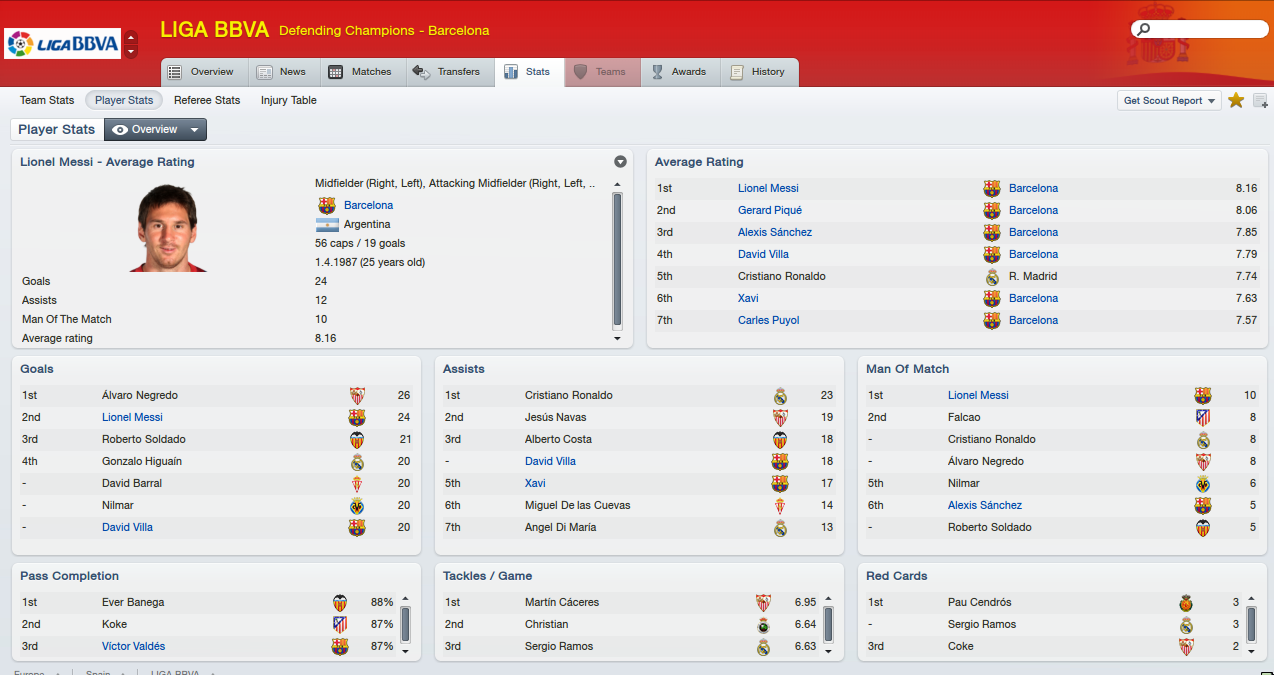This screenshot has height=675, width=1274.
Task: Click Victor Valdés in Pass Completion
Action: (x=133, y=646)
